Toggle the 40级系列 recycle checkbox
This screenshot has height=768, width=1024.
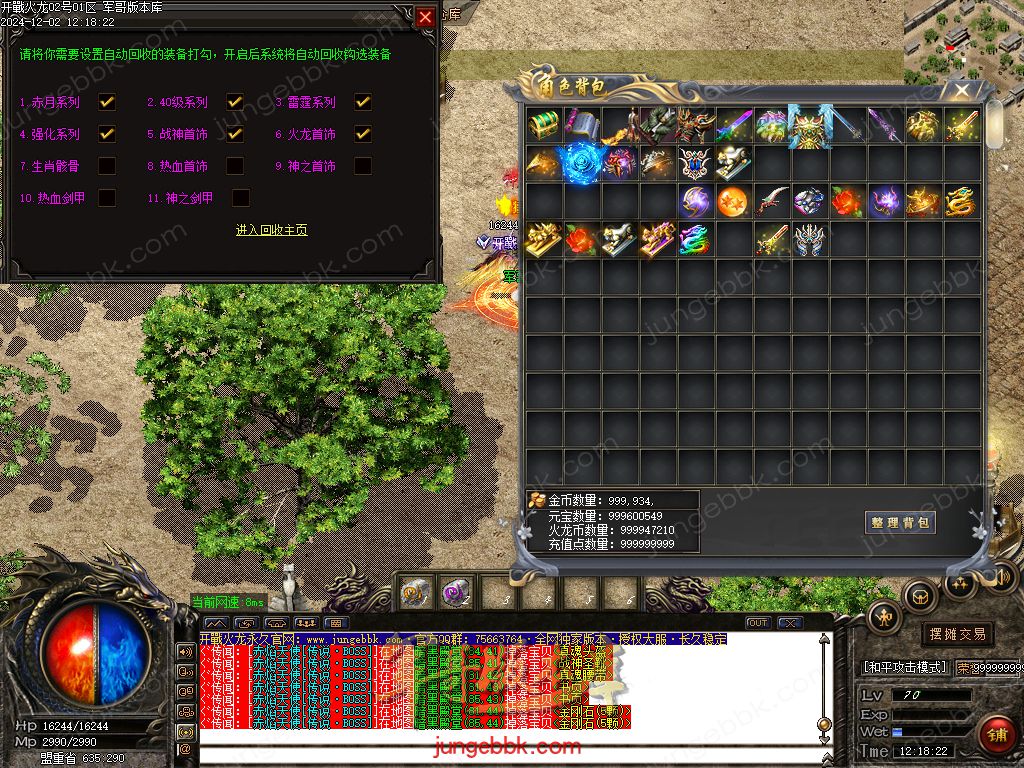click(x=235, y=102)
